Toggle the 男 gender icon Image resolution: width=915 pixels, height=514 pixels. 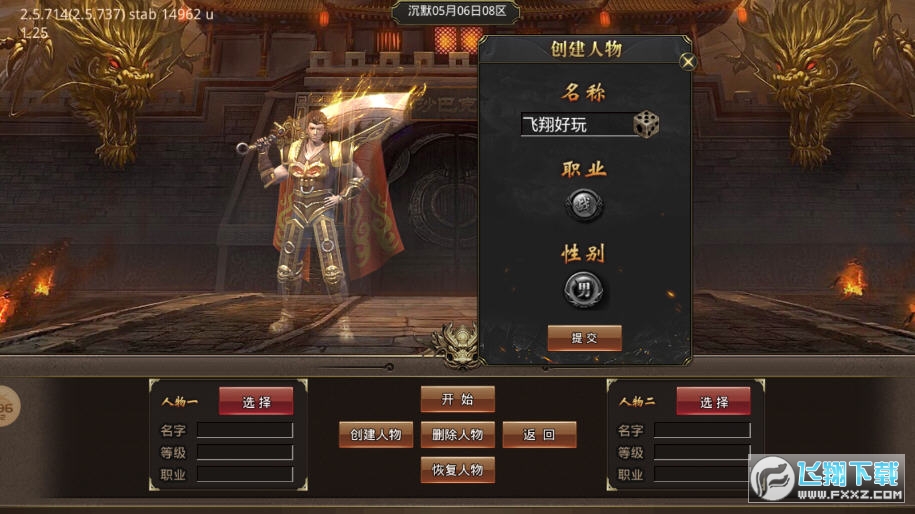[584, 289]
